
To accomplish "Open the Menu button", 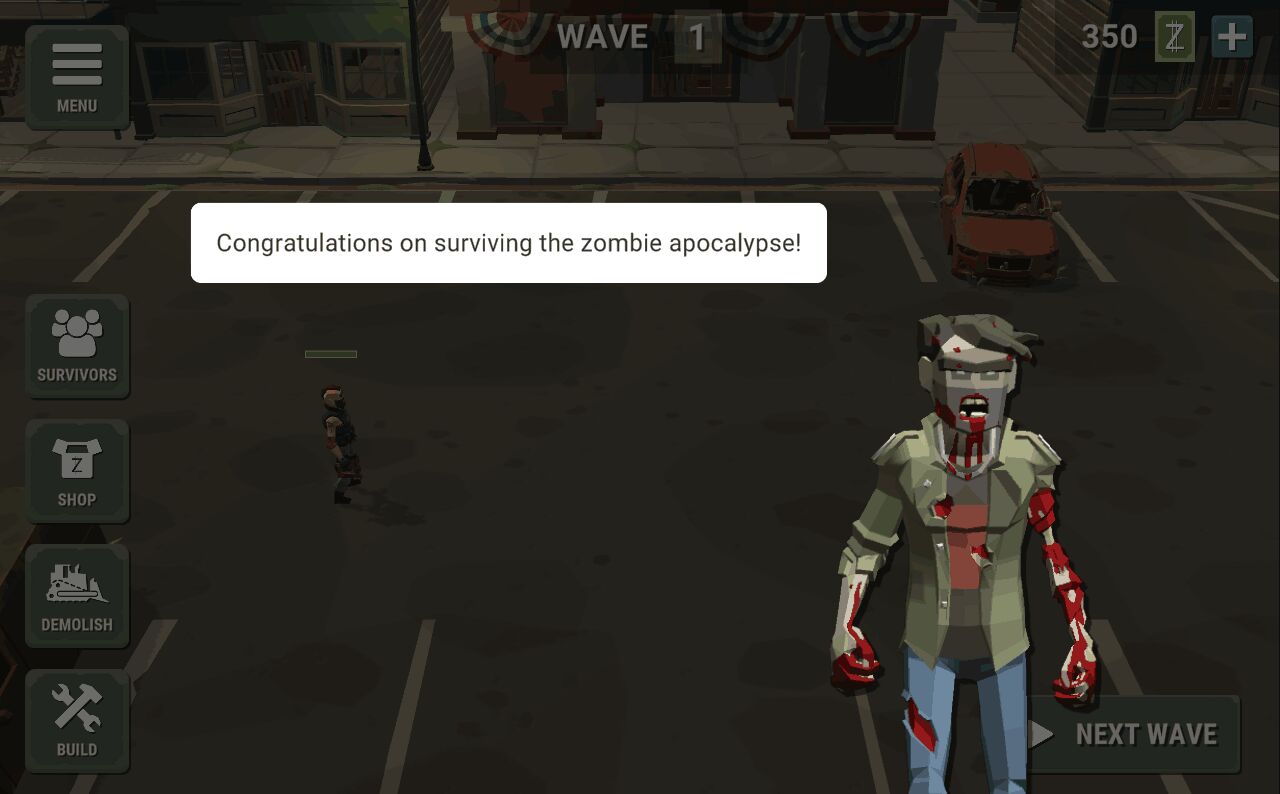I will (77, 77).
